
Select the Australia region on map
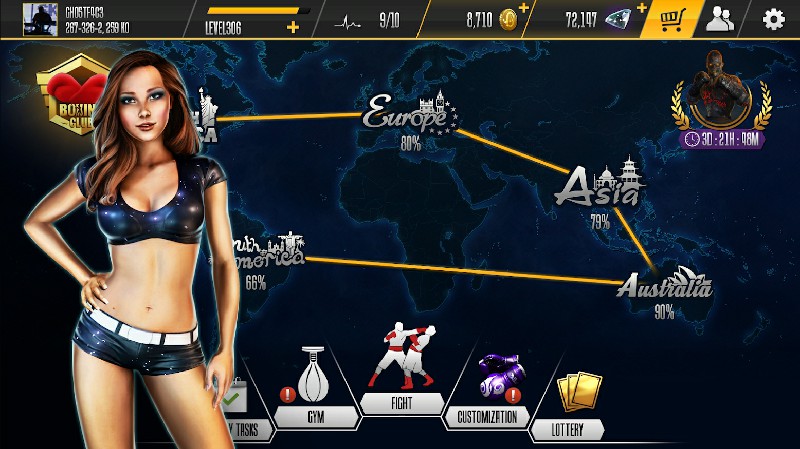[664, 286]
